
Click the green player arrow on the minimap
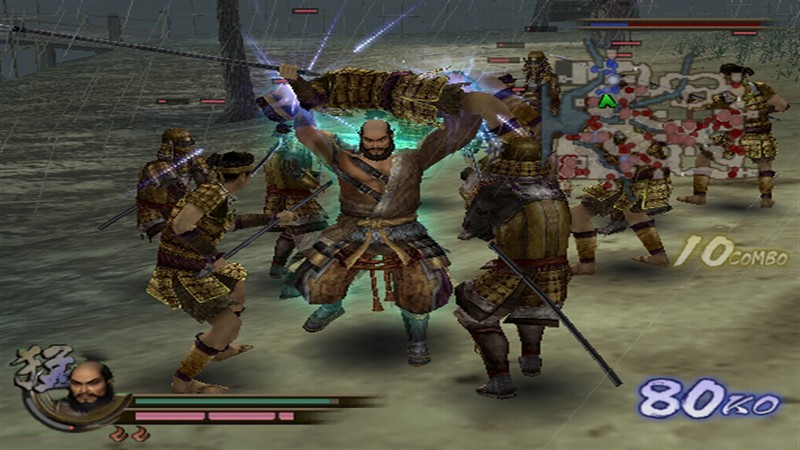[606, 100]
